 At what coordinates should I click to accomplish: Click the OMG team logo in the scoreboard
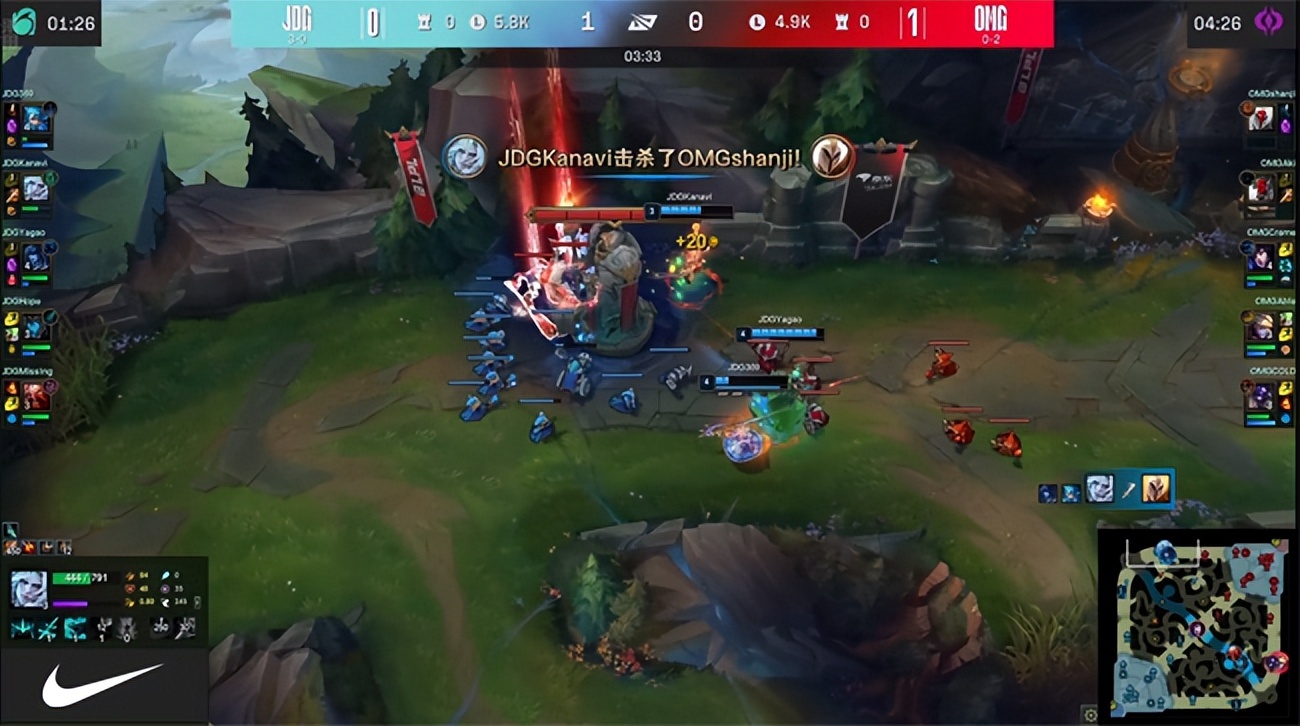coord(992,20)
